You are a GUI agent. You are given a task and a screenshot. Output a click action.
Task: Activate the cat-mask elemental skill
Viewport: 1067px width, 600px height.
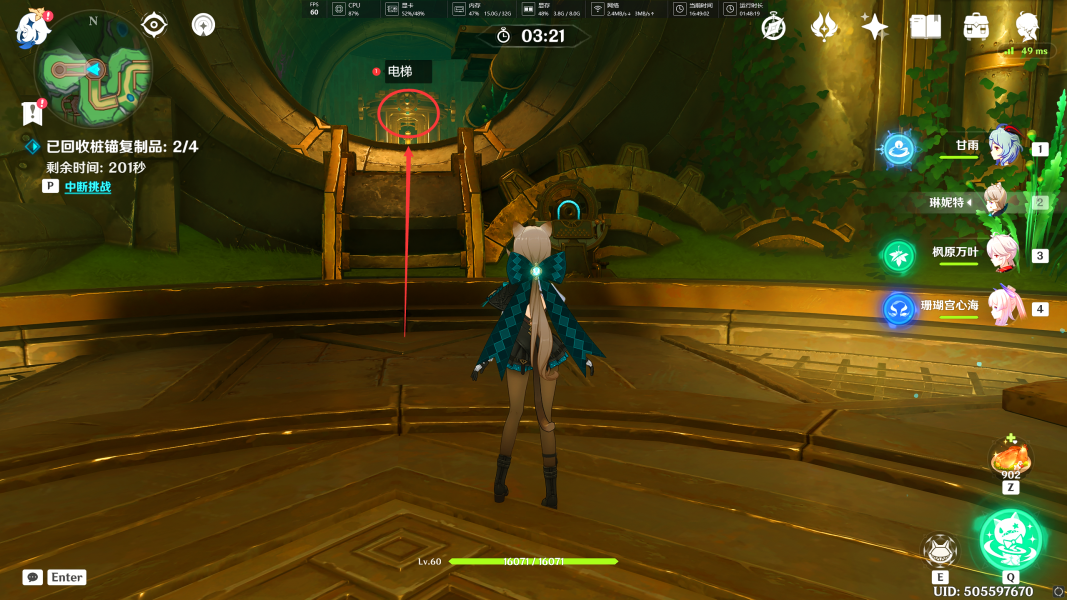coord(940,549)
